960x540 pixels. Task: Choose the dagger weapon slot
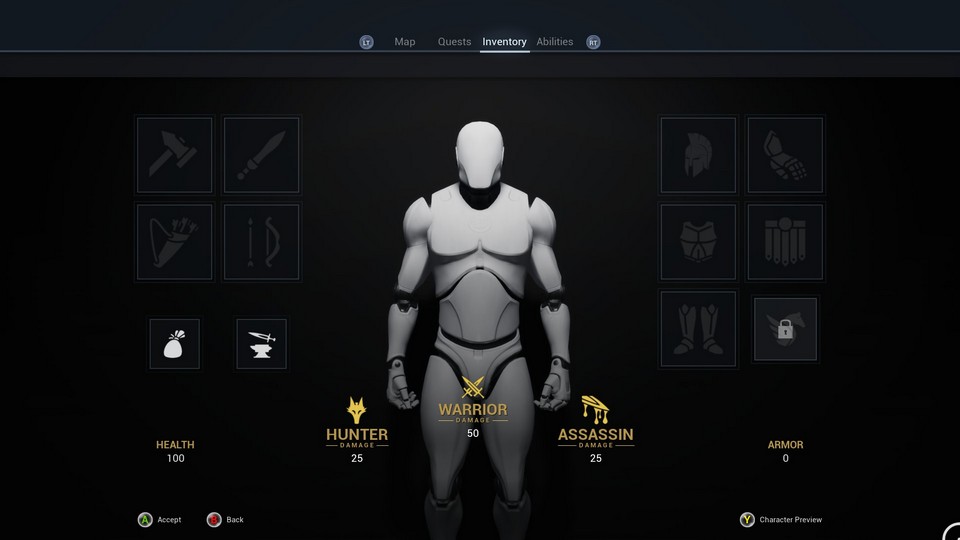click(262, 155)
